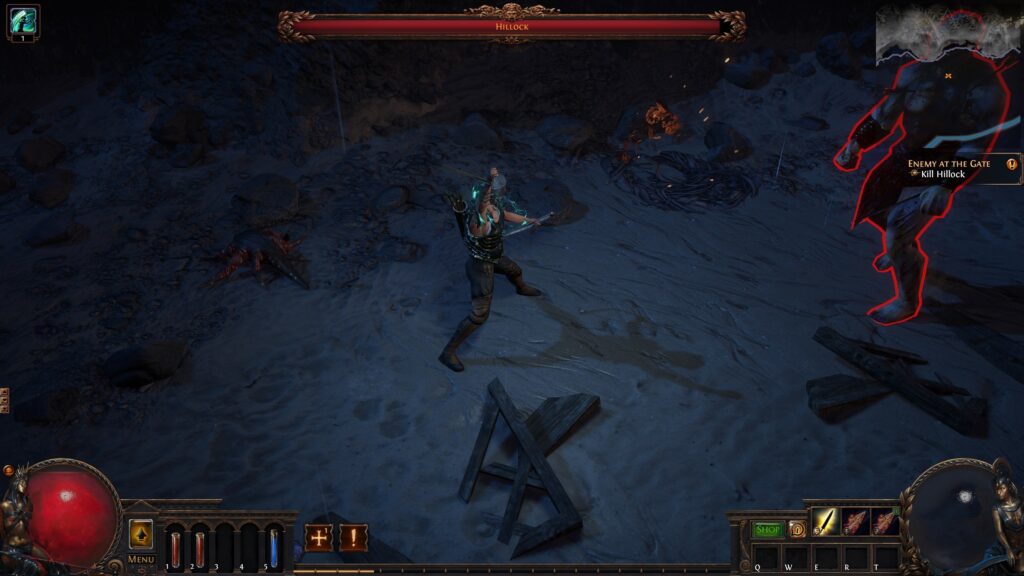Viewport: 1024px width, 576px height.
Task: Click the orange exclamation mark notification
Action: click(353, 538)
